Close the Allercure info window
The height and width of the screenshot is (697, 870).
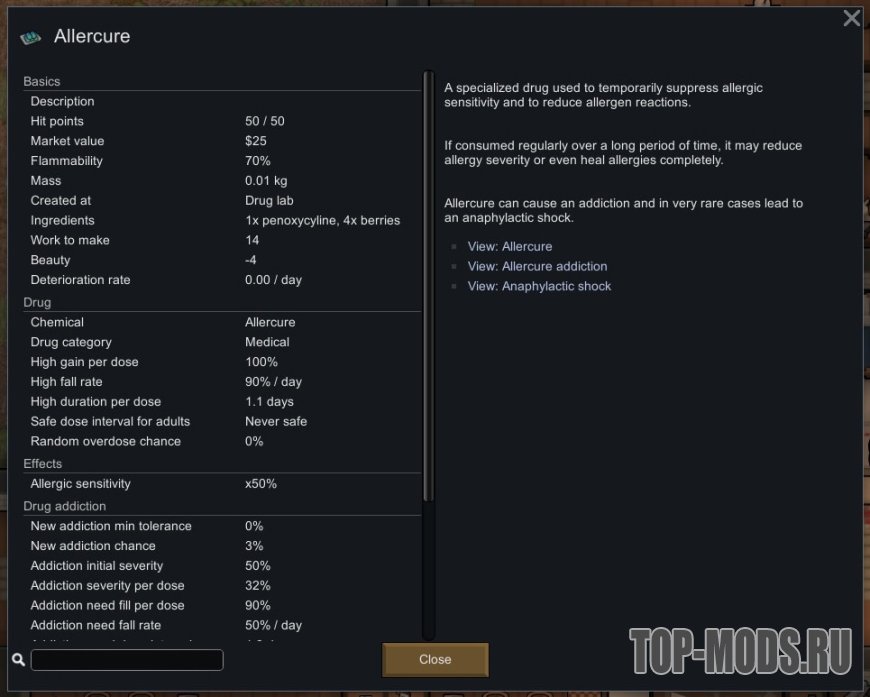[x=435, y=660]
